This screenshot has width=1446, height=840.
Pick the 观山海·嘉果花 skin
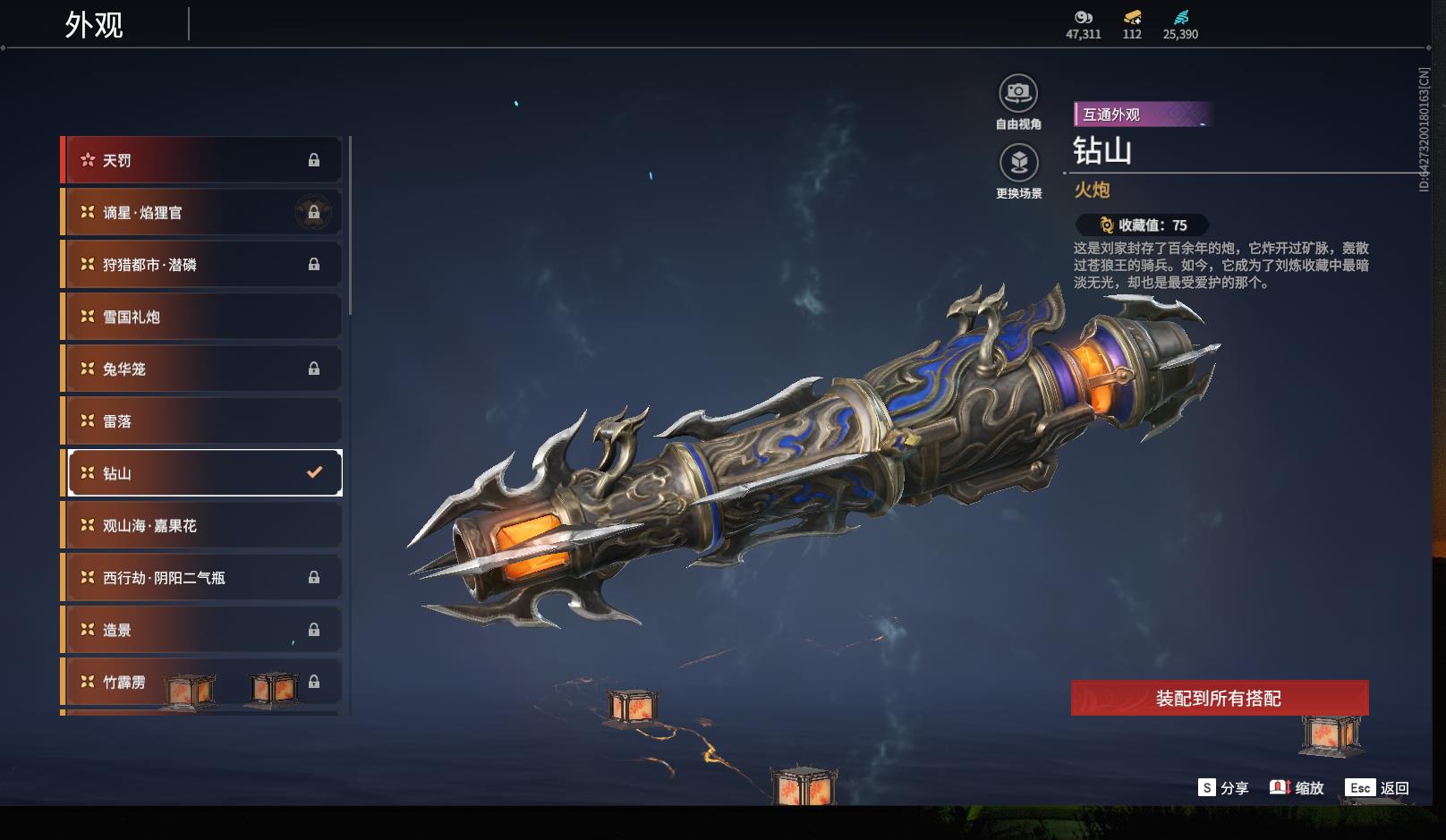coord(202,525)
